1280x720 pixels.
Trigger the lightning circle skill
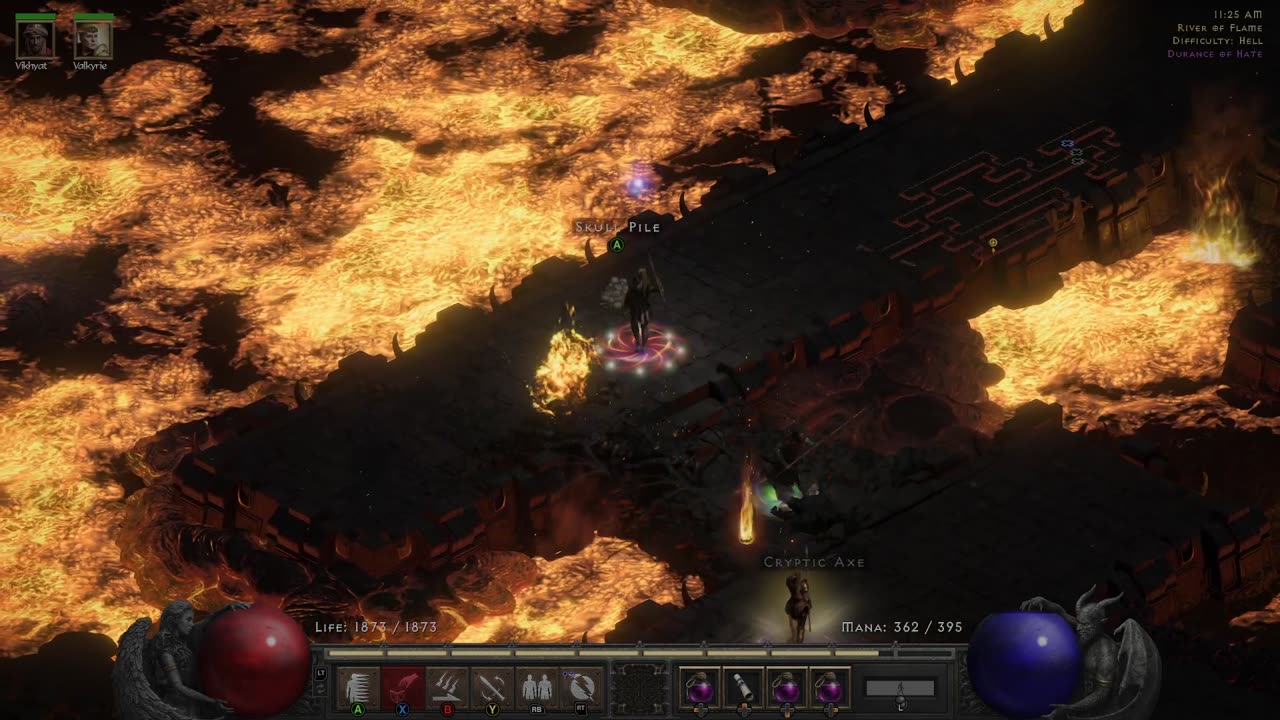point(581,688)
